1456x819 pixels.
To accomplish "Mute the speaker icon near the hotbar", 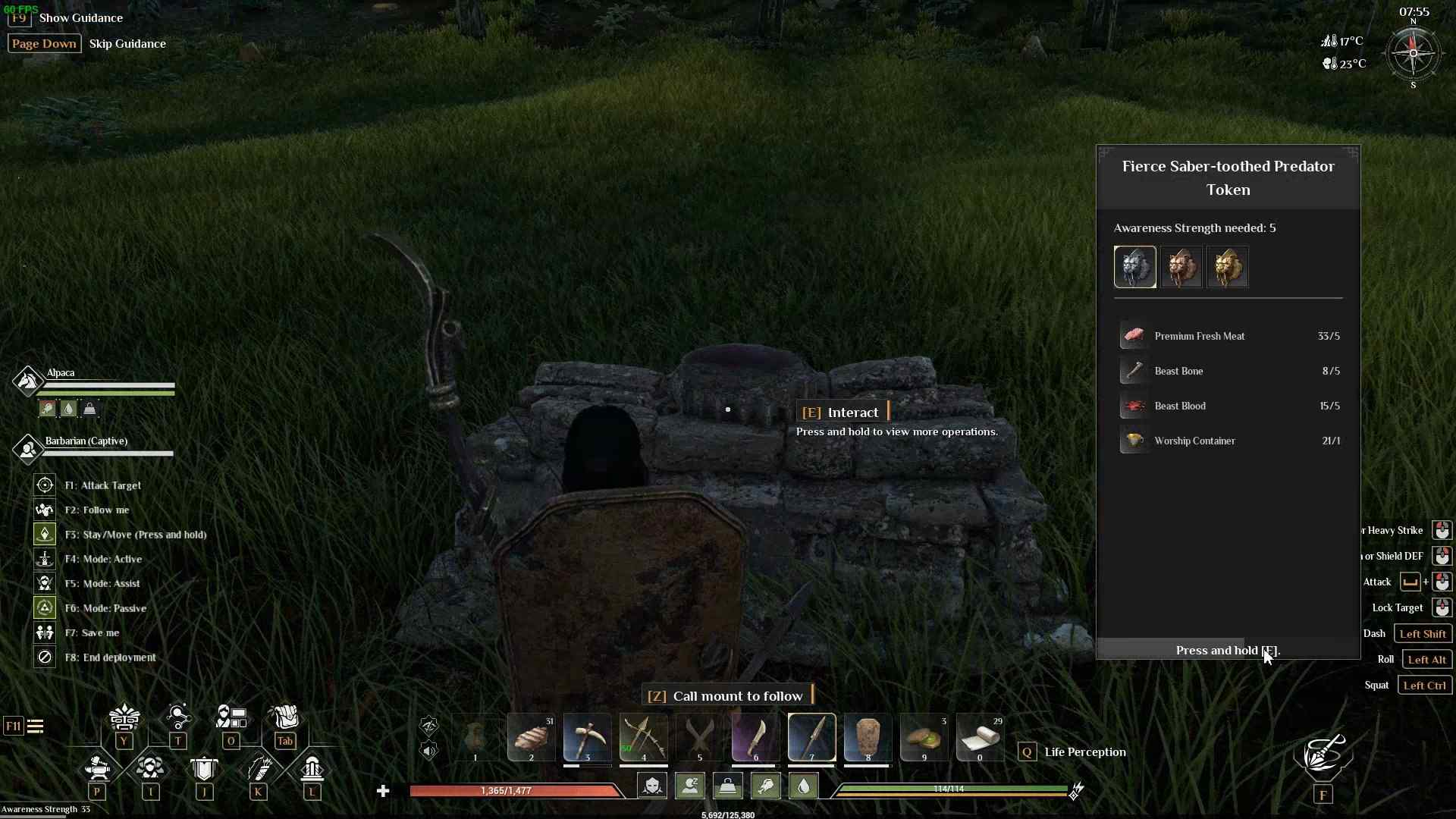I will coord(430,752).
